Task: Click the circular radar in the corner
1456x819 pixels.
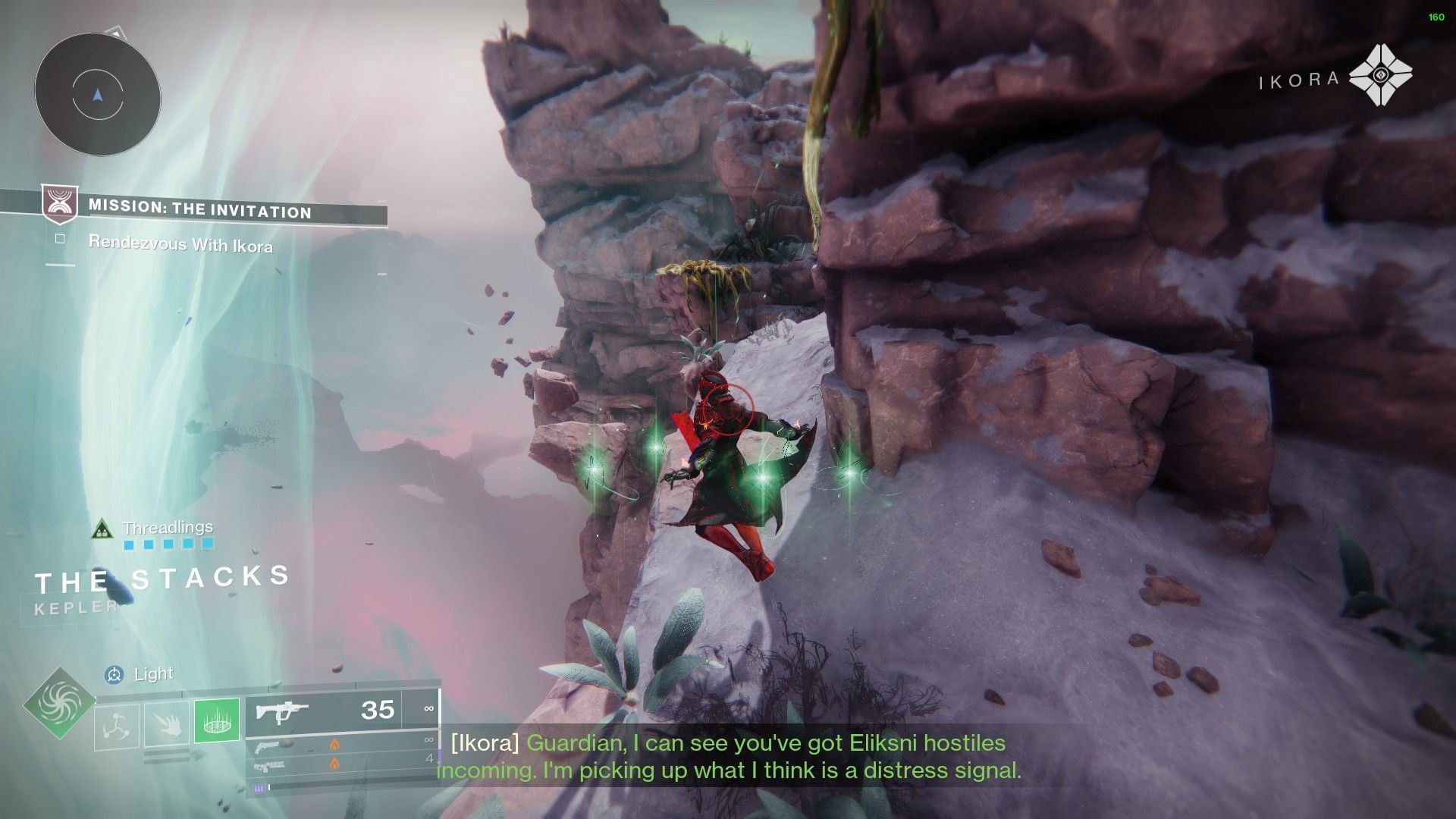Action: pos(97,95)
